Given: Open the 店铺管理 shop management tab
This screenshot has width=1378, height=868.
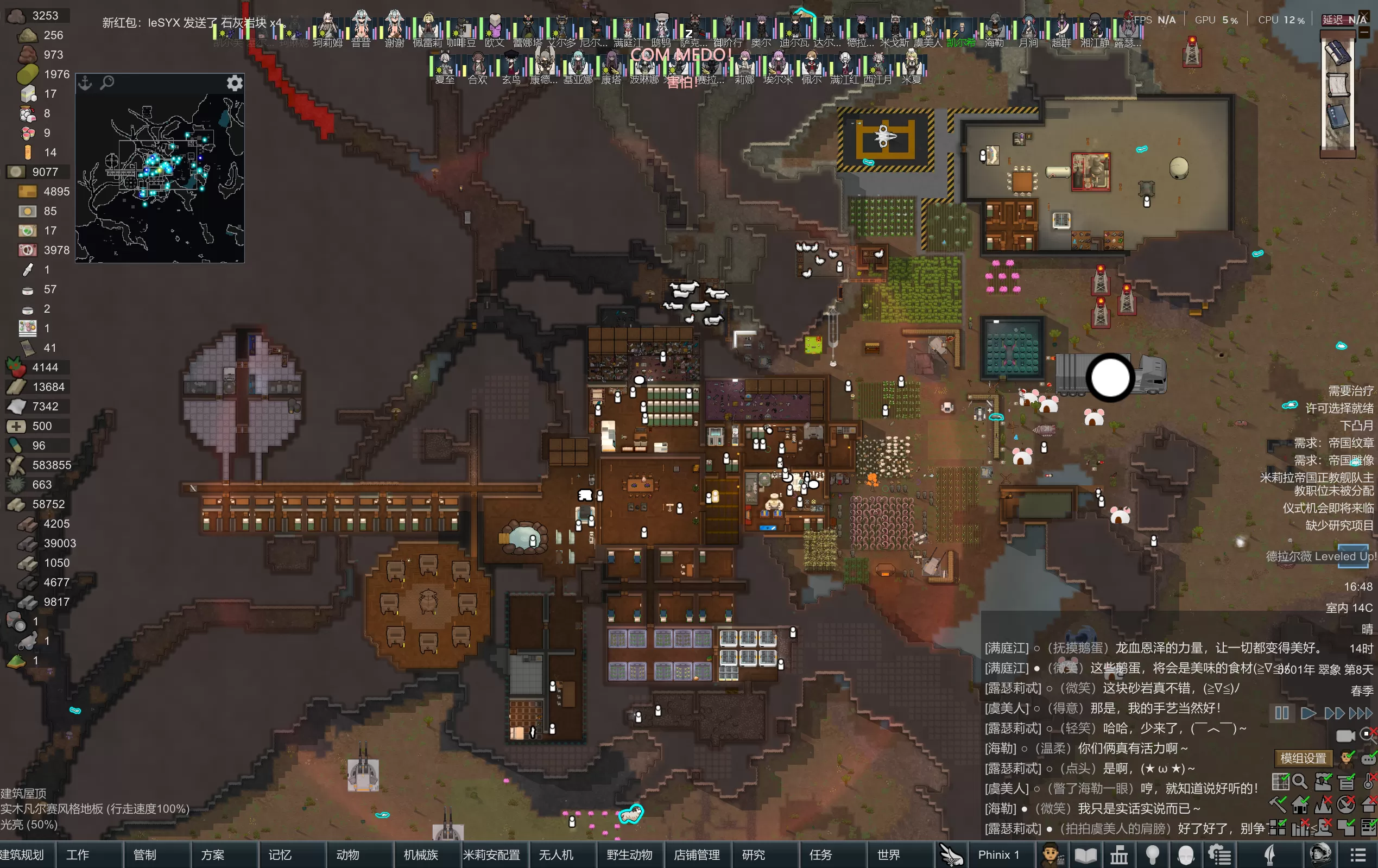Looking at the screenshot, I should (x=697, y=855).
